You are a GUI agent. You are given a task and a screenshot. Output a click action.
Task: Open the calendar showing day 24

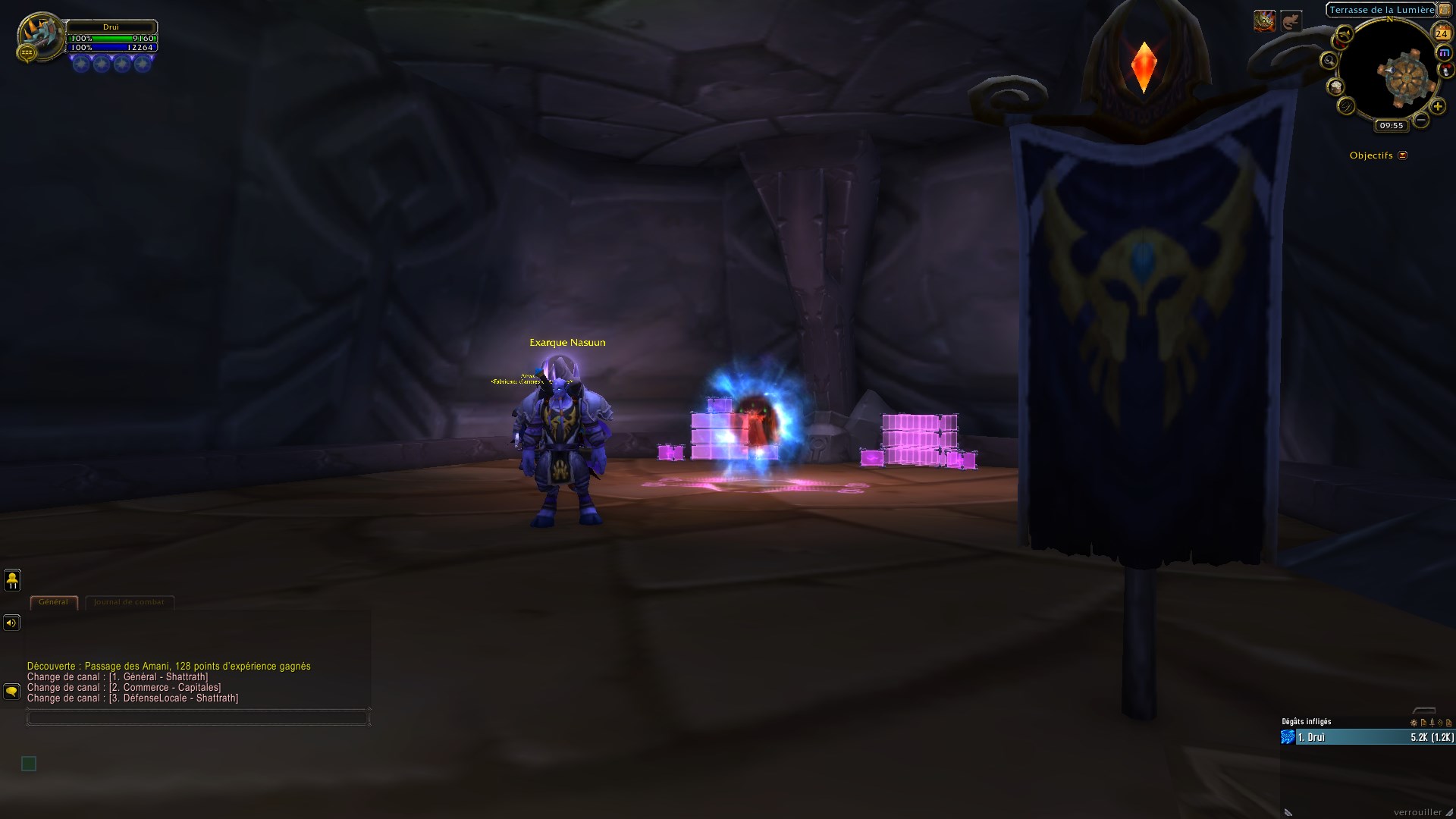(1441, 33)
